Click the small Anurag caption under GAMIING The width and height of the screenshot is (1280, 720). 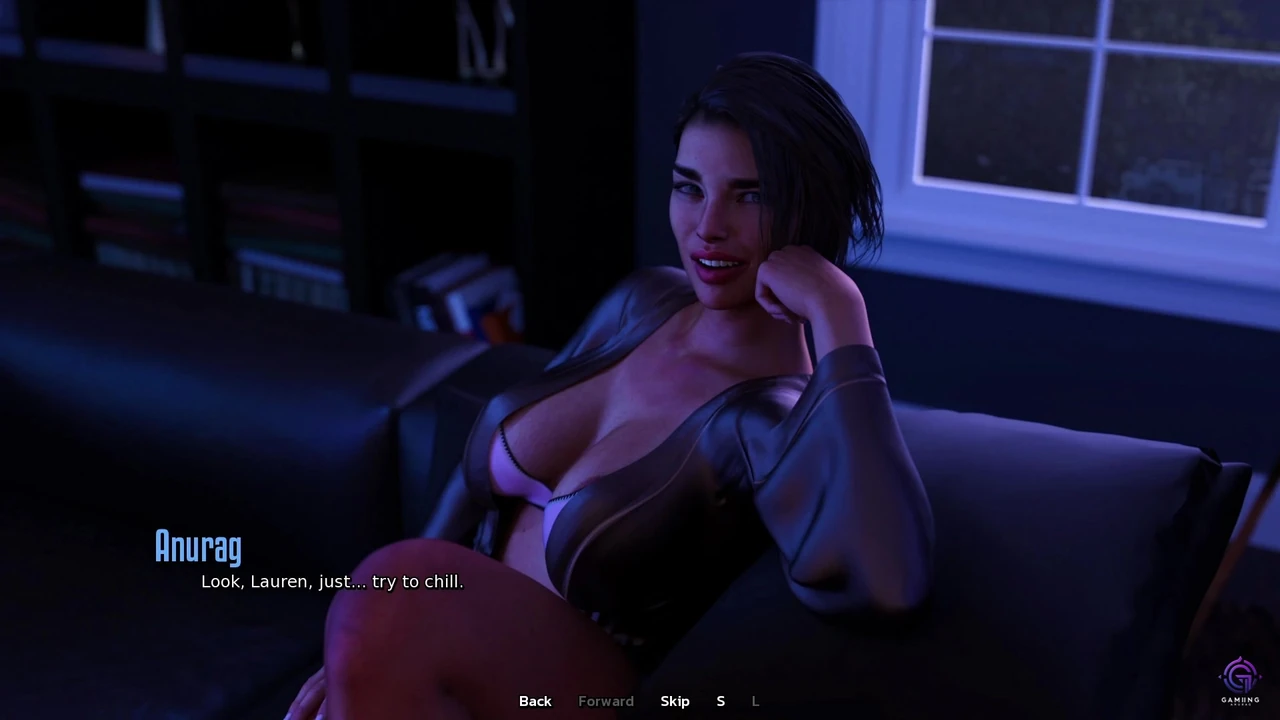pos(1240,704)
